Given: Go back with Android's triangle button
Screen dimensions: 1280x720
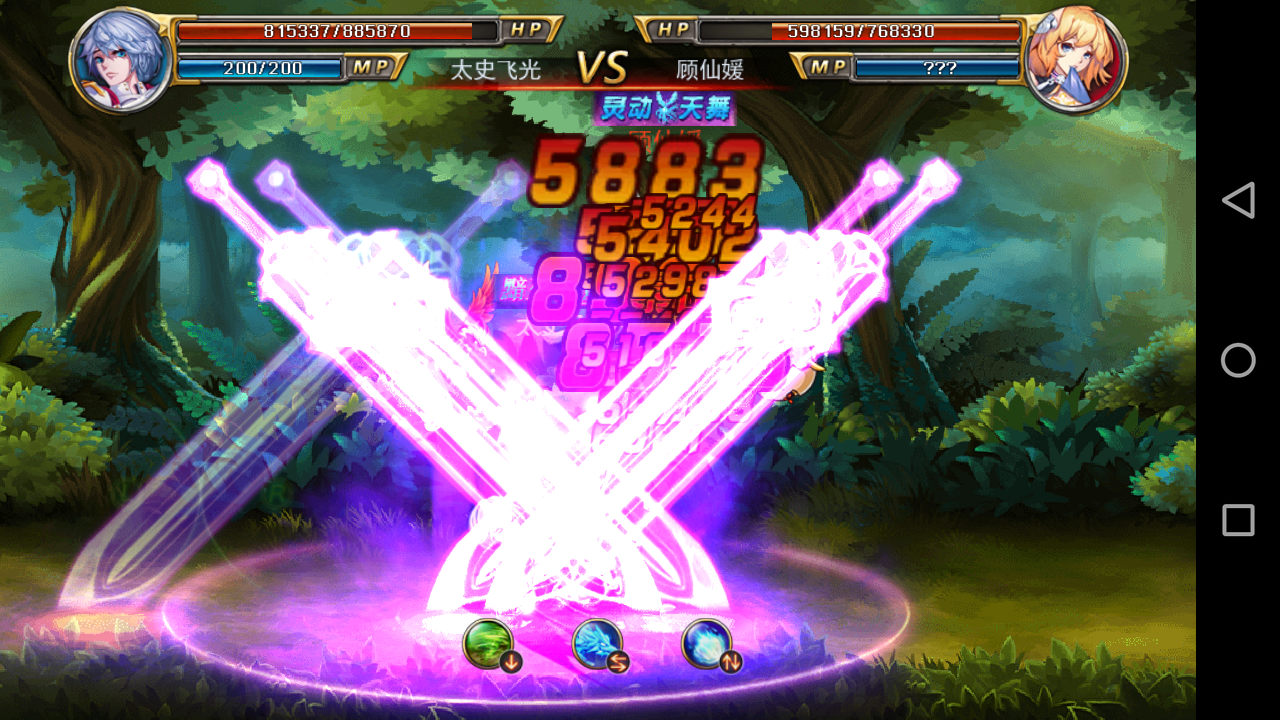Looking at the screenshot, I should tap(1238, 200).
